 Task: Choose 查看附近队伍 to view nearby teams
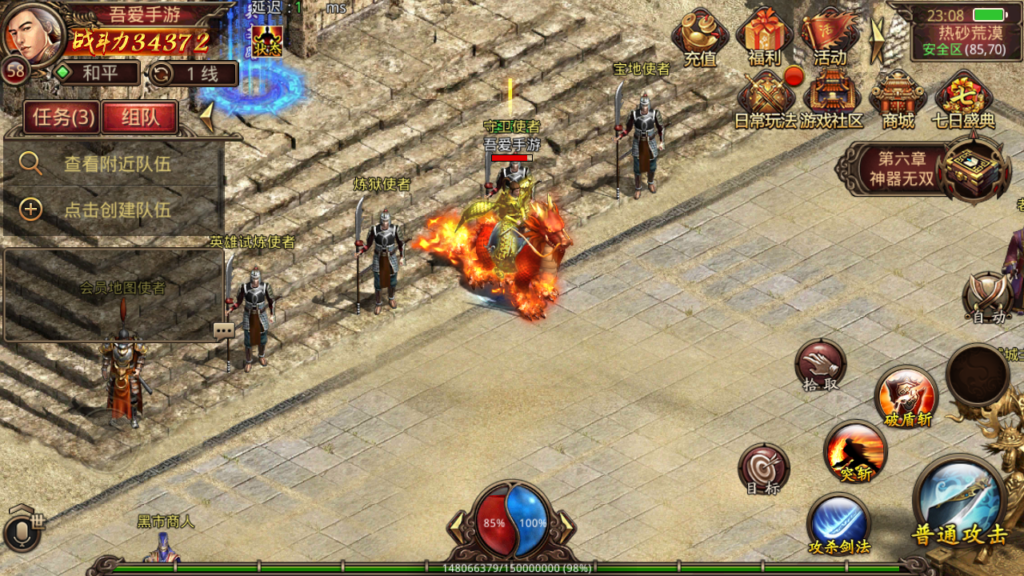click(x=115, y=164)
